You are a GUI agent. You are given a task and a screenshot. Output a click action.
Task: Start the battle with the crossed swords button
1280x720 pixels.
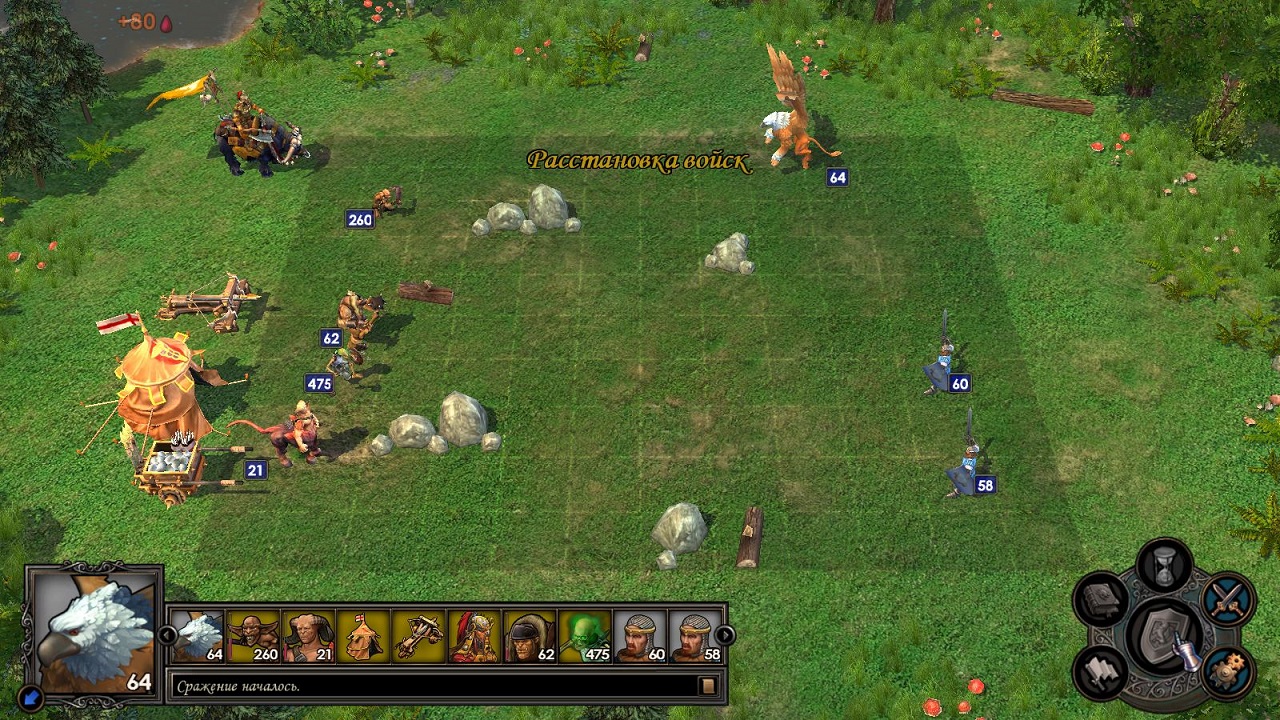tap(1227, 599)
